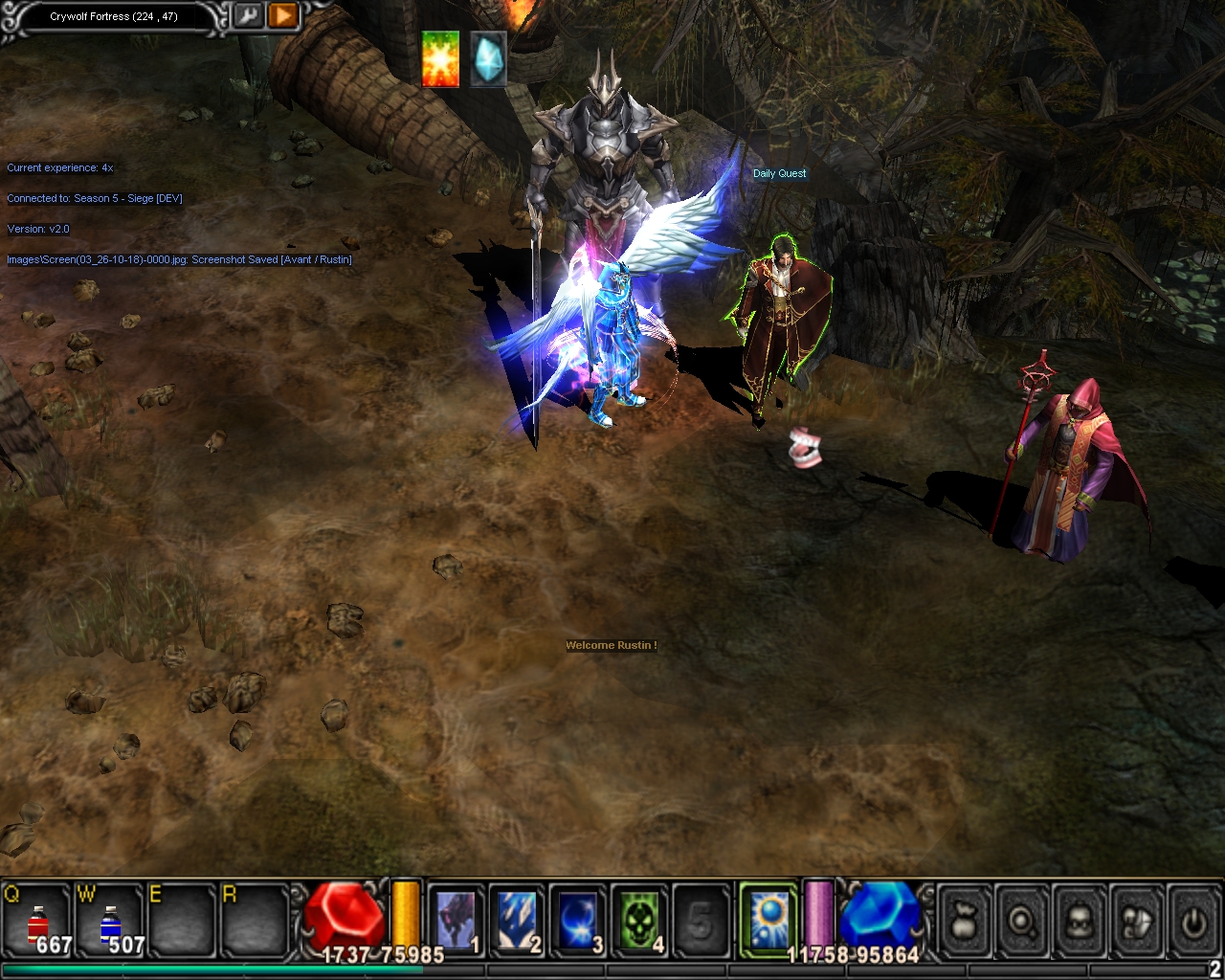
Task: Activate the green skull skill in slot 4
Action: pyautogui.click(x=639, y=921)
